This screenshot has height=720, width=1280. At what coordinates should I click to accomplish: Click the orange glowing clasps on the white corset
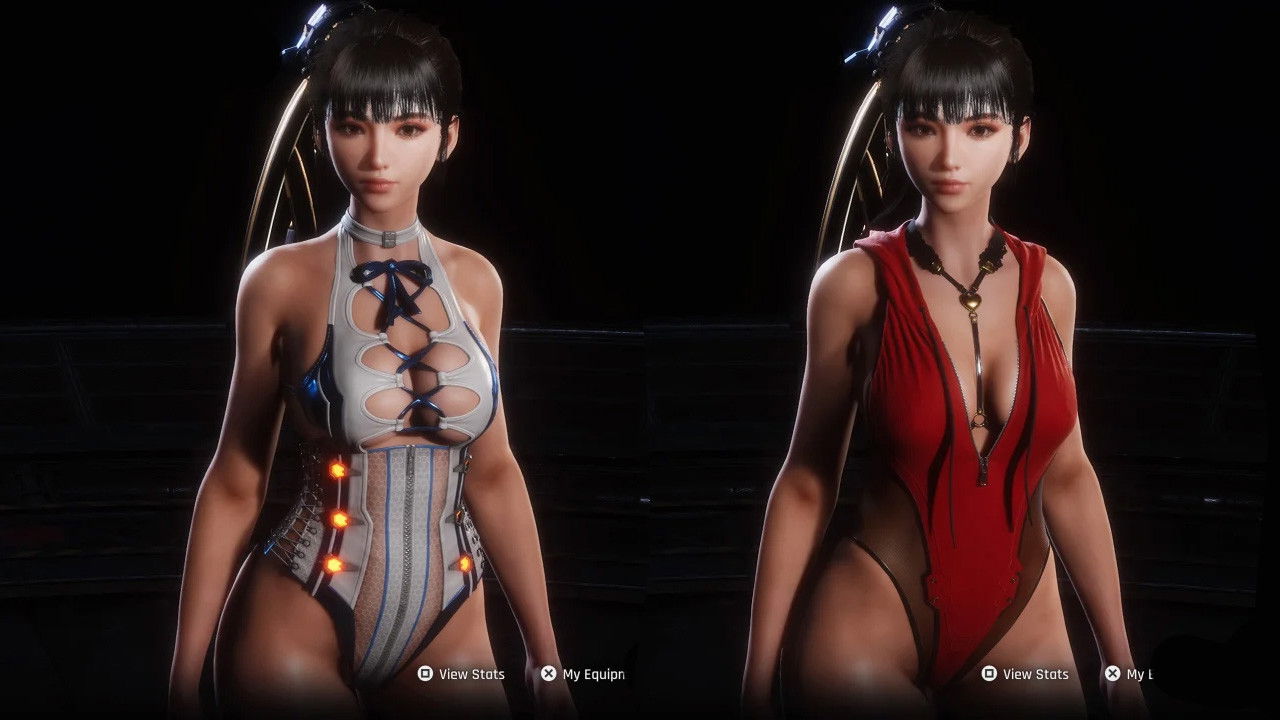click(340, 520)
